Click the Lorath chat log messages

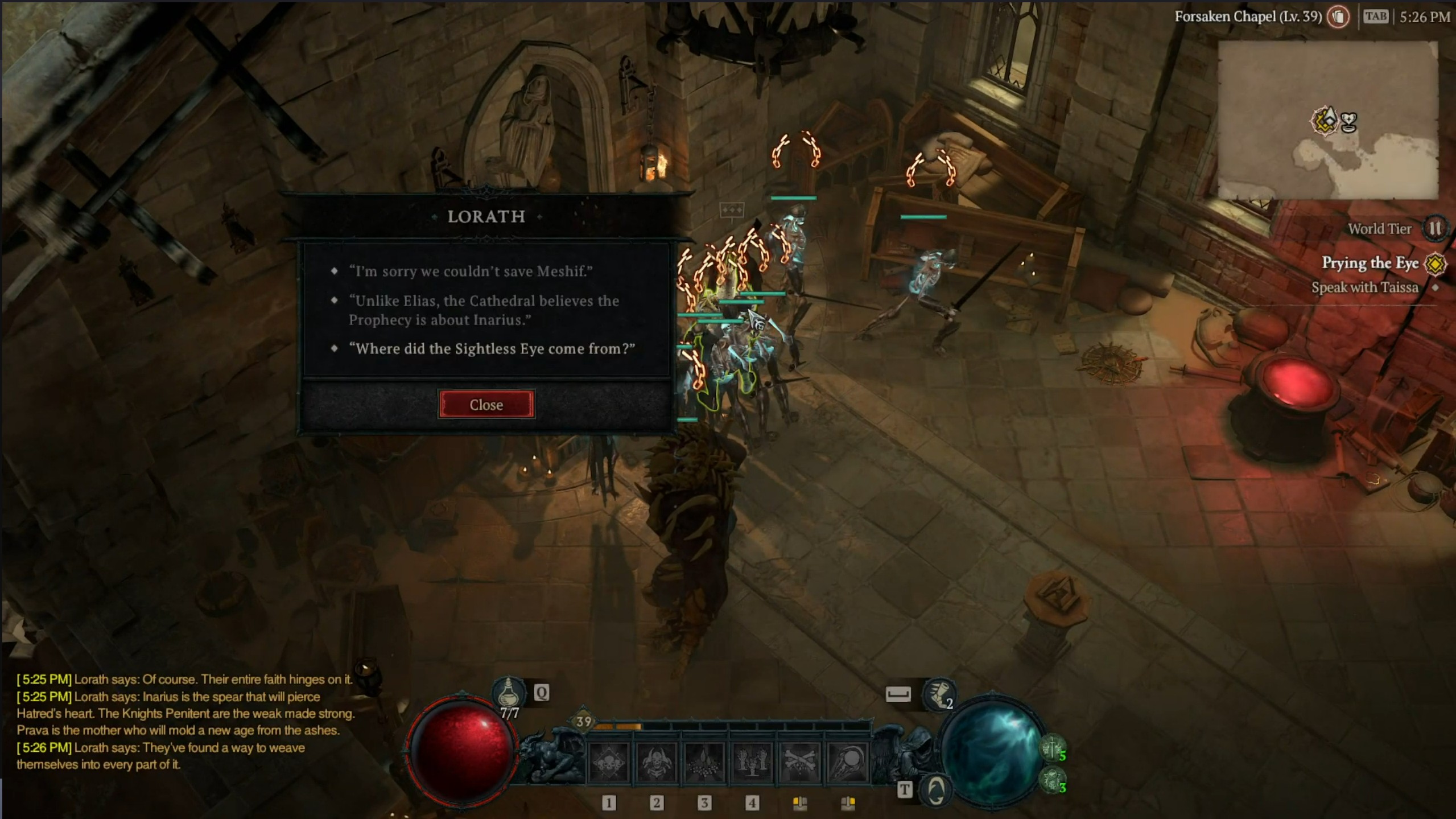tap(185, 722)
